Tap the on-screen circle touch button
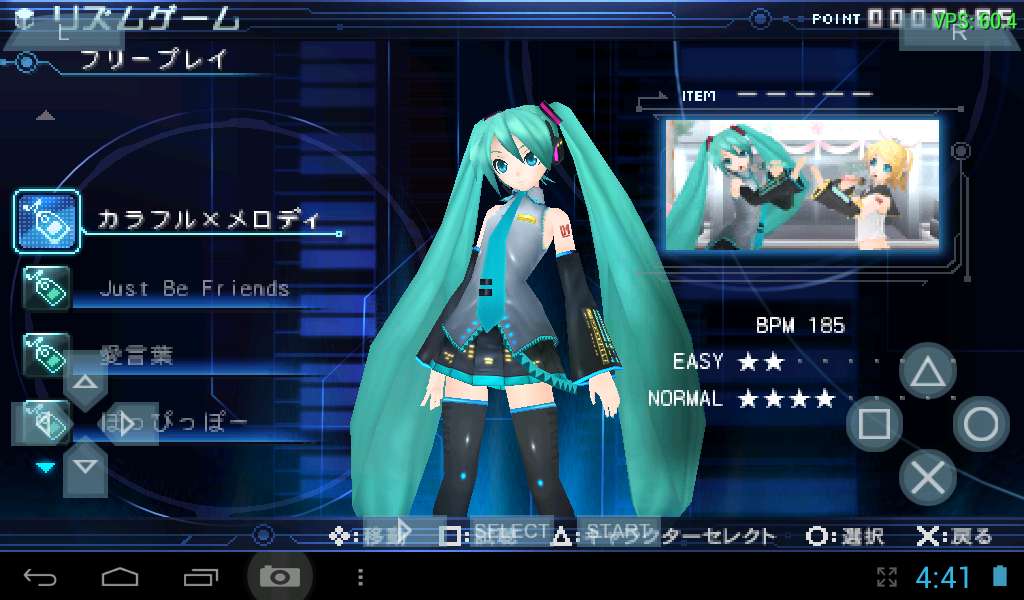This screenshot has height=600, width=1024. pyautogui.click(x=981, y=425)
